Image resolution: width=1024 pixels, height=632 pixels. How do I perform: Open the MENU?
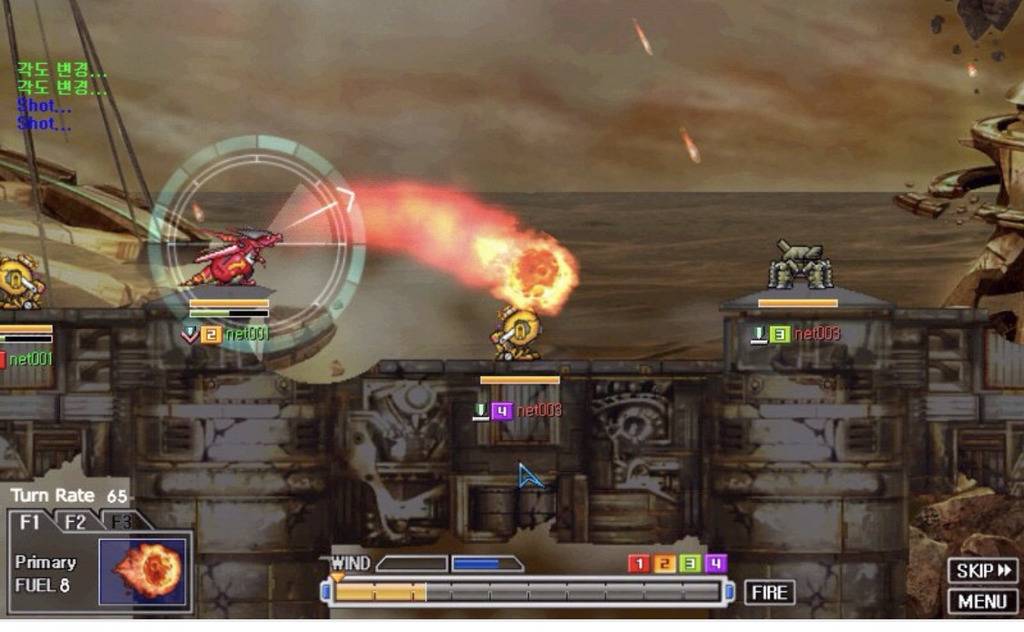click(x=983, y=601)
